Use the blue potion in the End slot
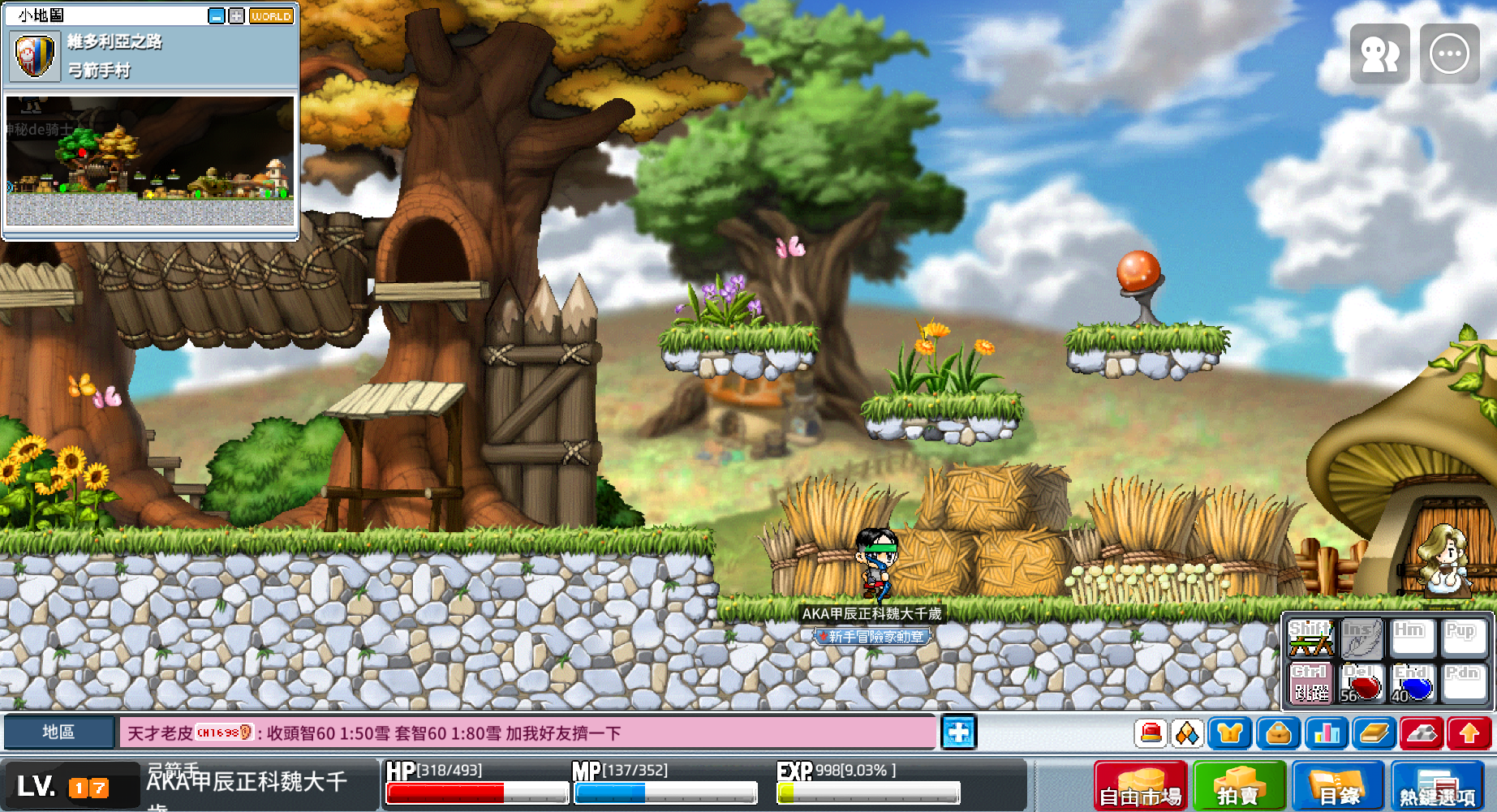Screen dimensions: 1497x812 (1413, 684)
